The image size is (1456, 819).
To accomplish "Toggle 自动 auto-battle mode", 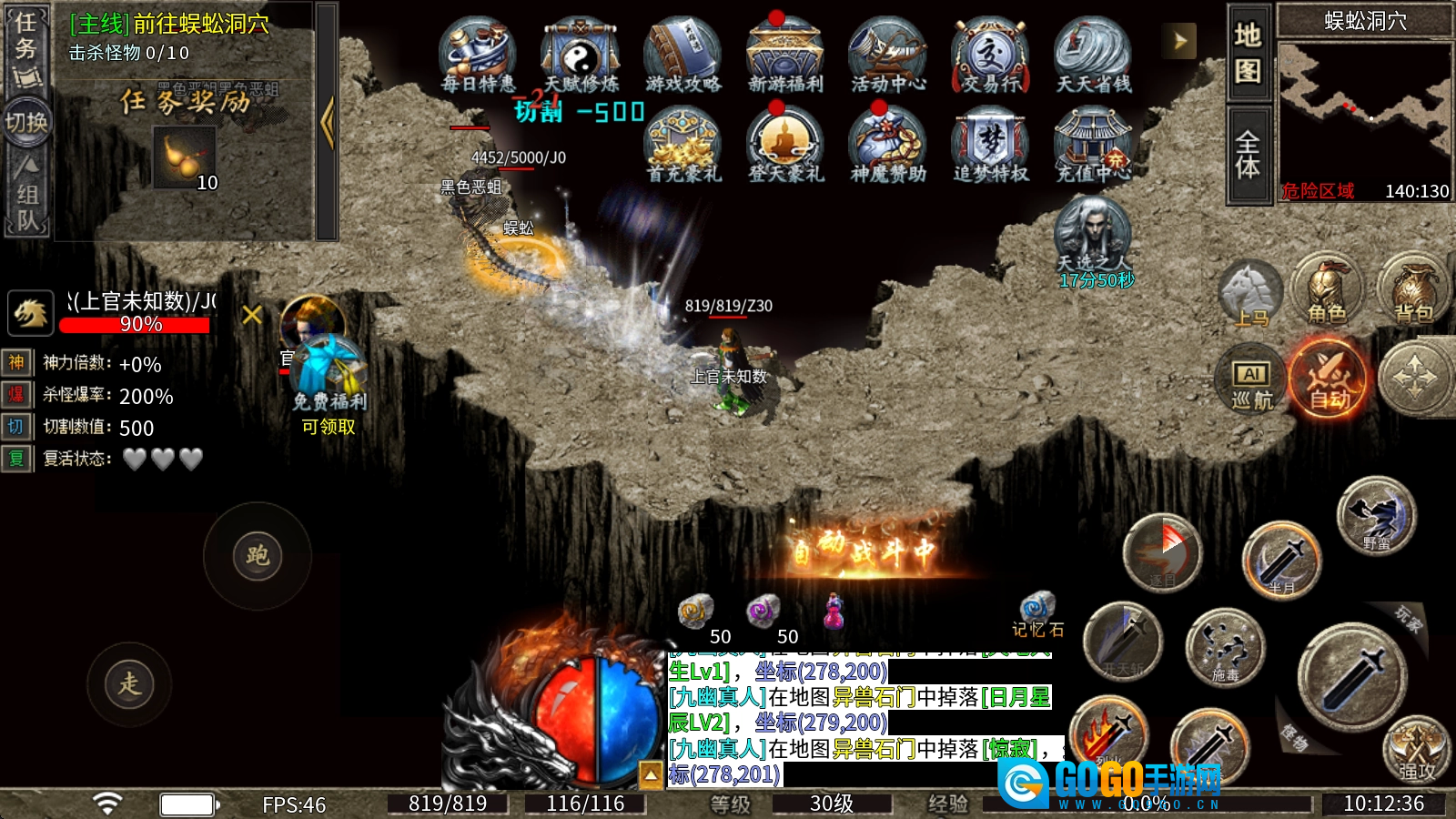I will [1329, 378].
